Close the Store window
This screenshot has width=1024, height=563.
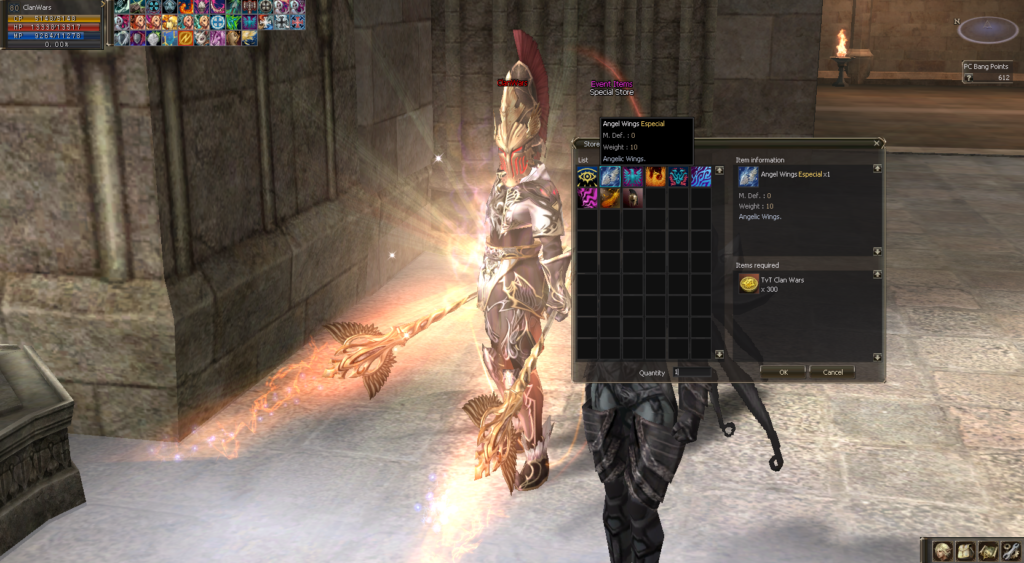(x=877, y=143)
